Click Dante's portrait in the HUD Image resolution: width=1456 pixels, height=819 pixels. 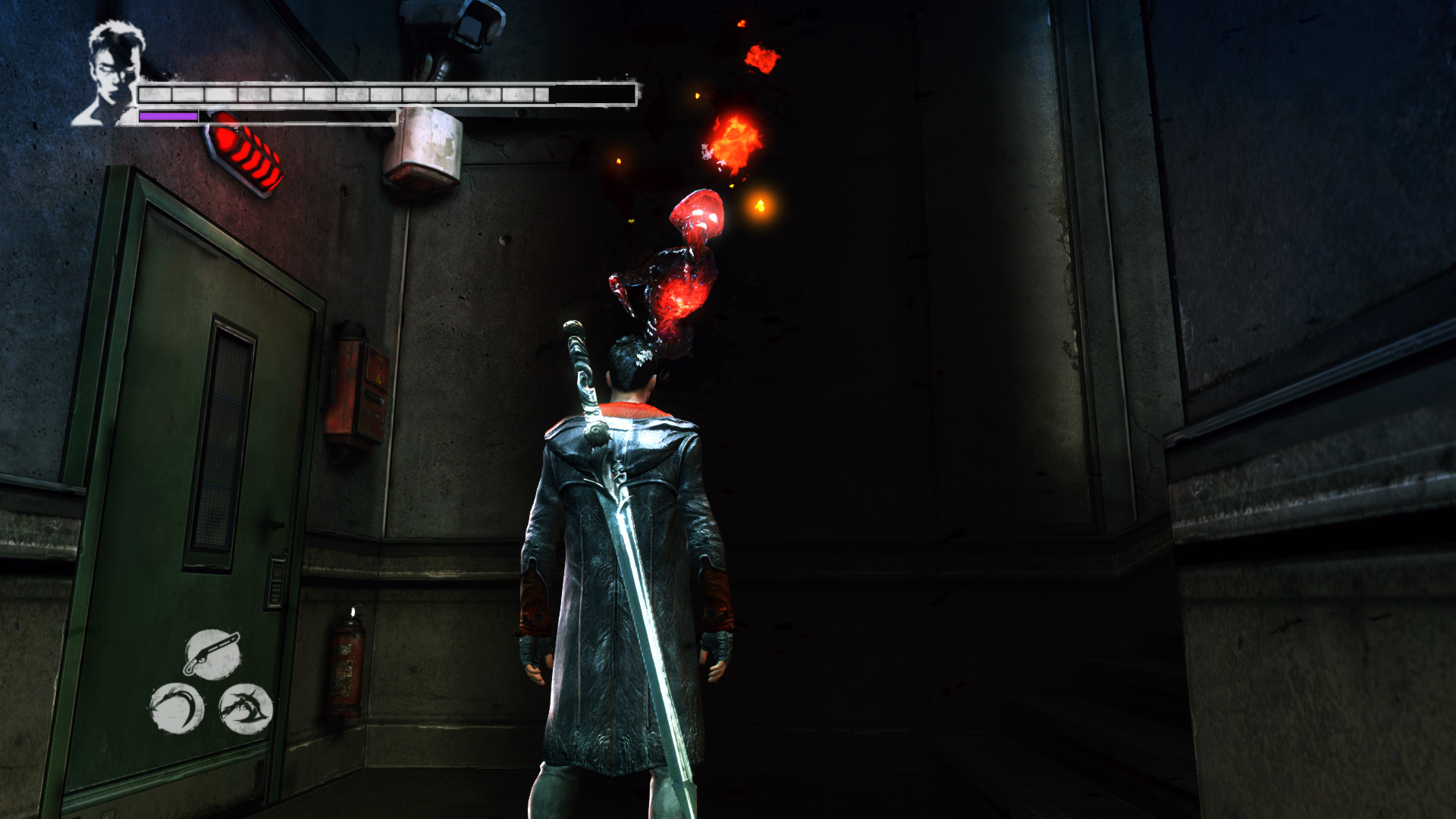point(110,72)
